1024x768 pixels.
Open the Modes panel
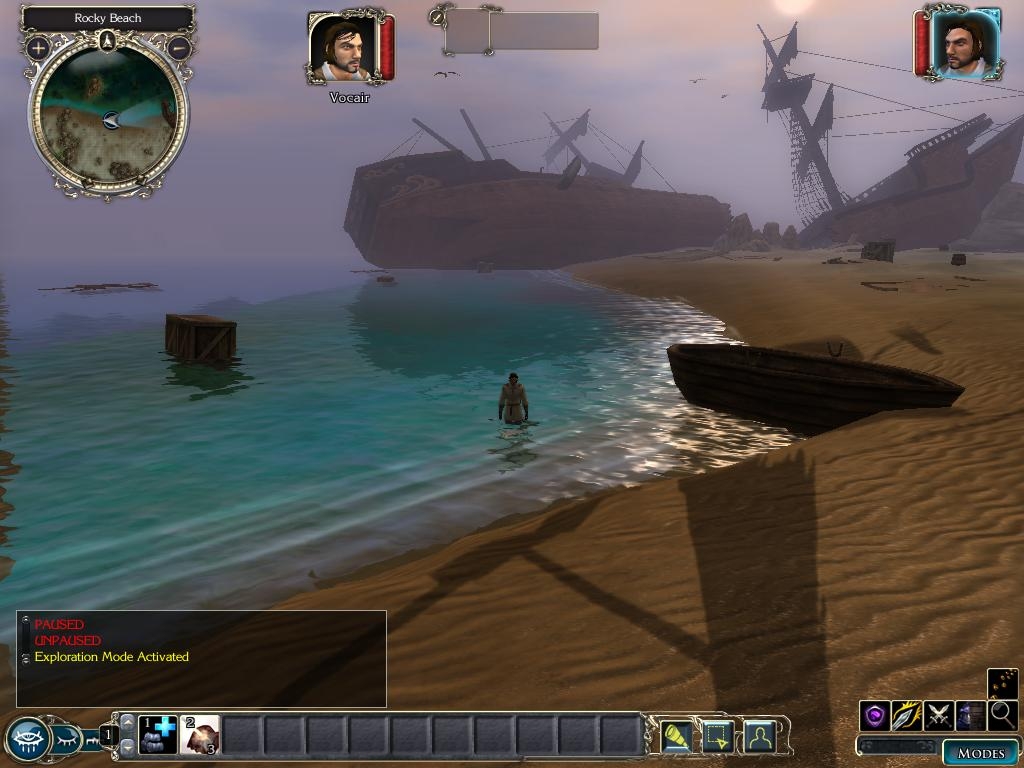[x=980, y=753]
